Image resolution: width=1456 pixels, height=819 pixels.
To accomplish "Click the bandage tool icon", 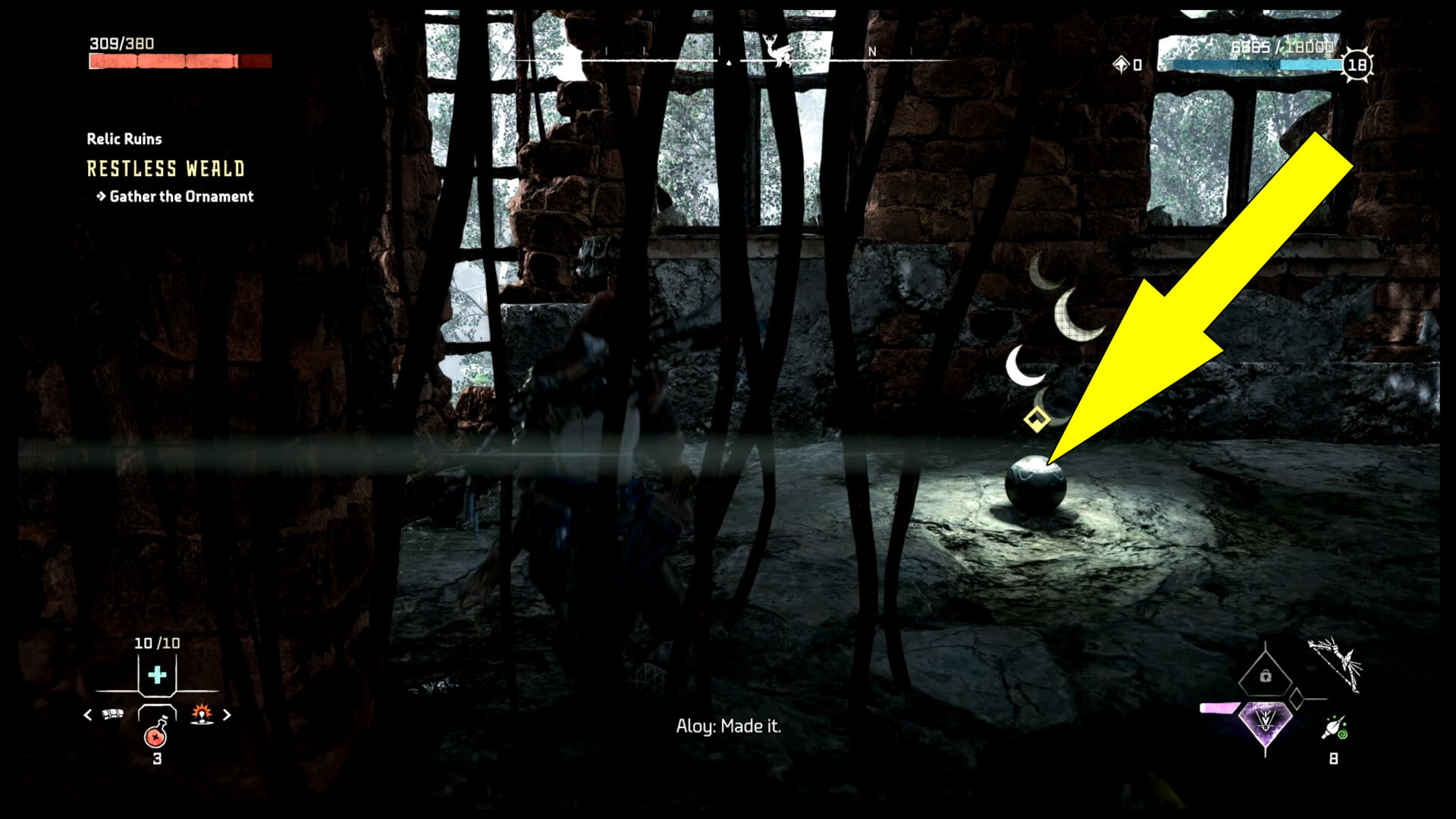I will click(113, 714).
